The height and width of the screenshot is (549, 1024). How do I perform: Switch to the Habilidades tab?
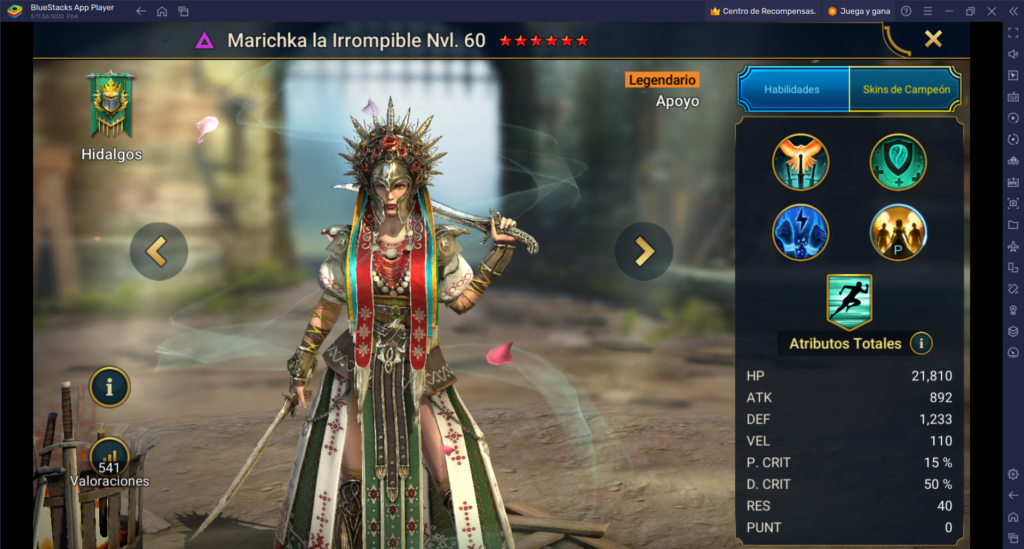[x=792, y=89]
